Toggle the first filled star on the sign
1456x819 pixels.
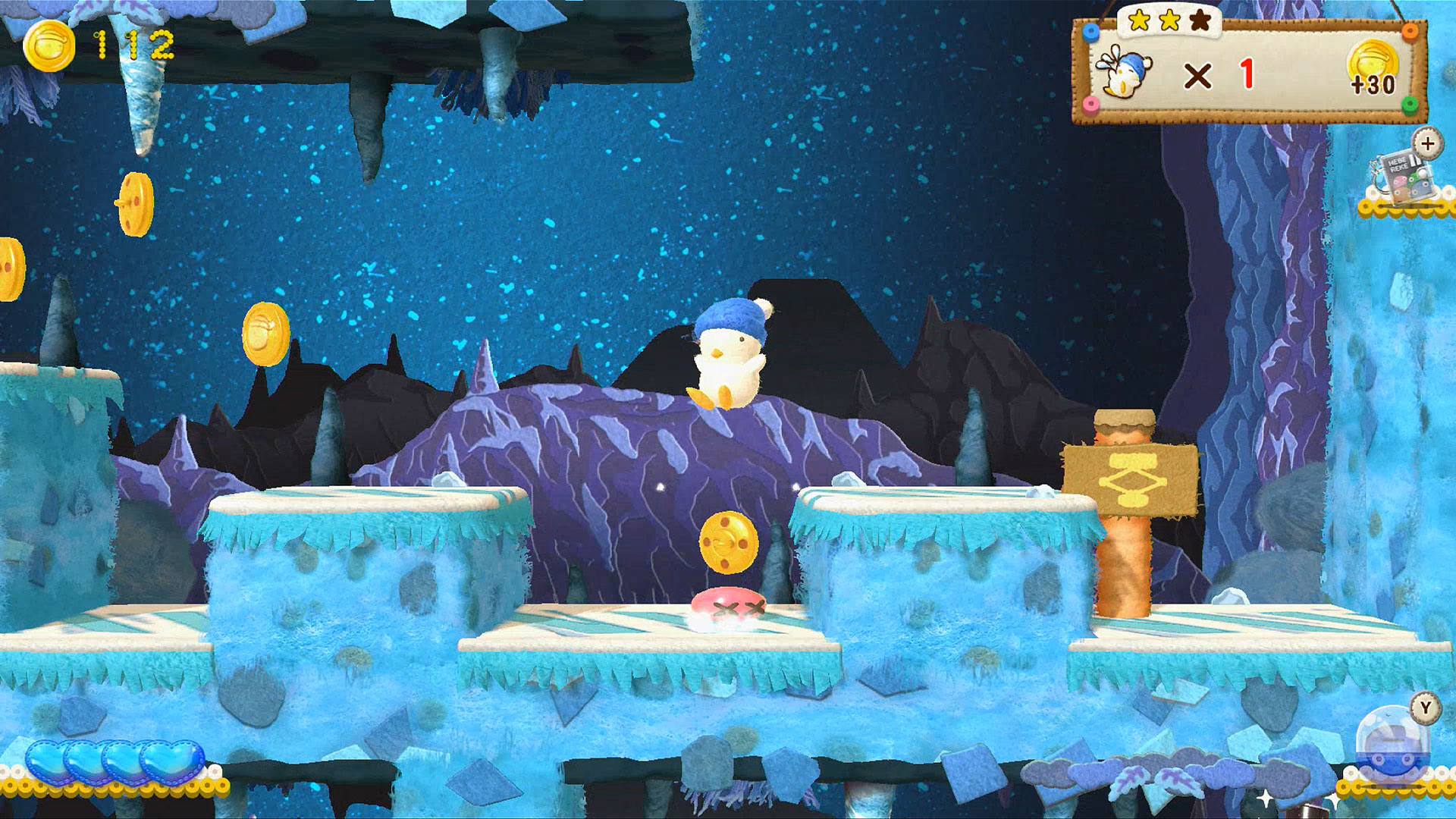(x=1138, y=20)
